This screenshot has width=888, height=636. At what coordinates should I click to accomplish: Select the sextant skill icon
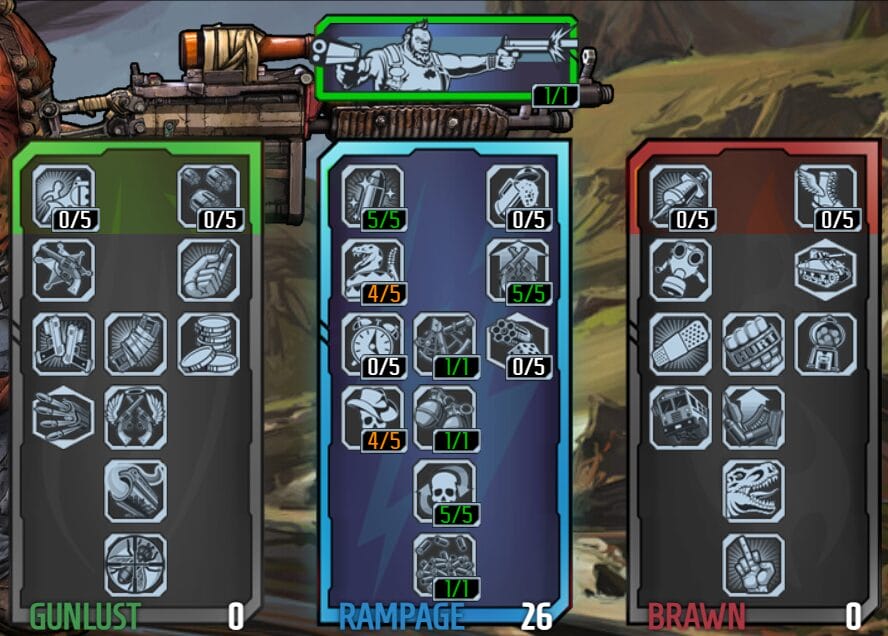[x=445, y=344]
